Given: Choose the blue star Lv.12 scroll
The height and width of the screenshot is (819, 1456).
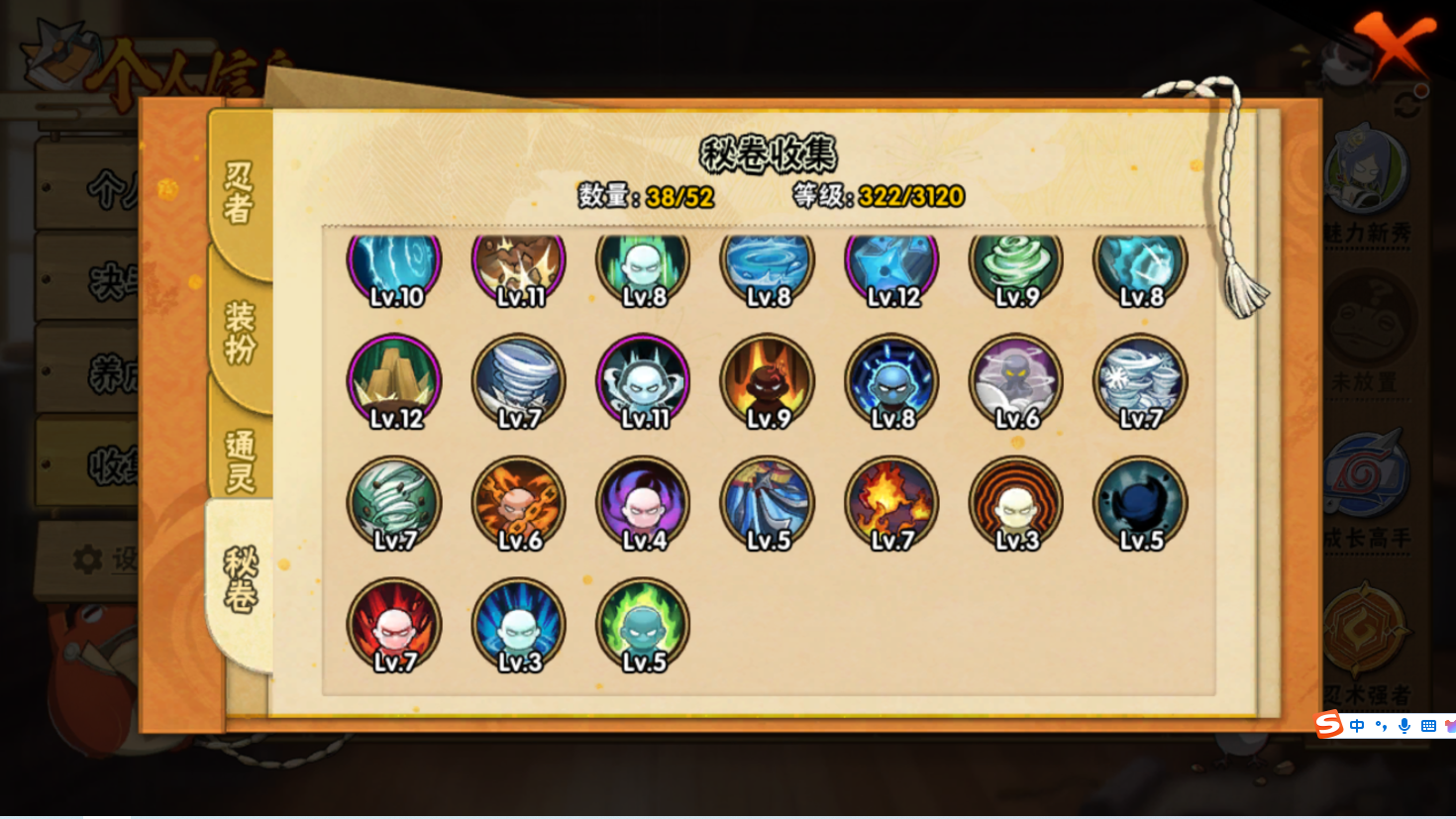Looking at the screenshot, I should pyautogui.click(x=891, y=265).
